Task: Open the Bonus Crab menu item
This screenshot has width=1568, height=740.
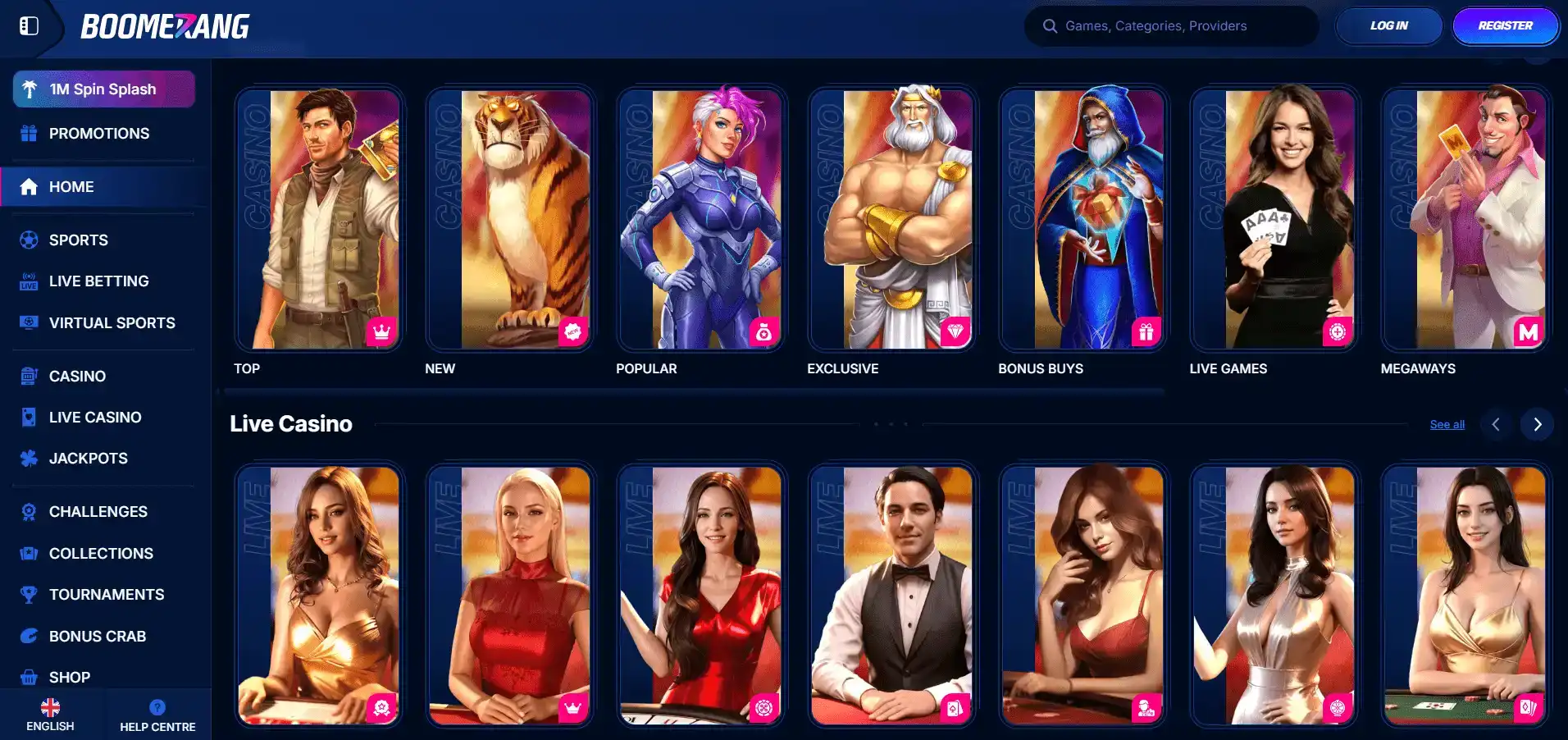Action: (x=97, y=637)
